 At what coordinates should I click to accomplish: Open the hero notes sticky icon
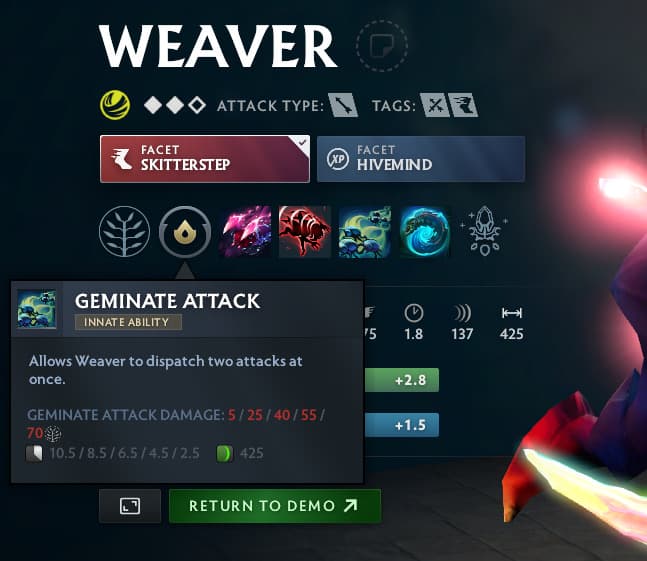click(382, 45)
